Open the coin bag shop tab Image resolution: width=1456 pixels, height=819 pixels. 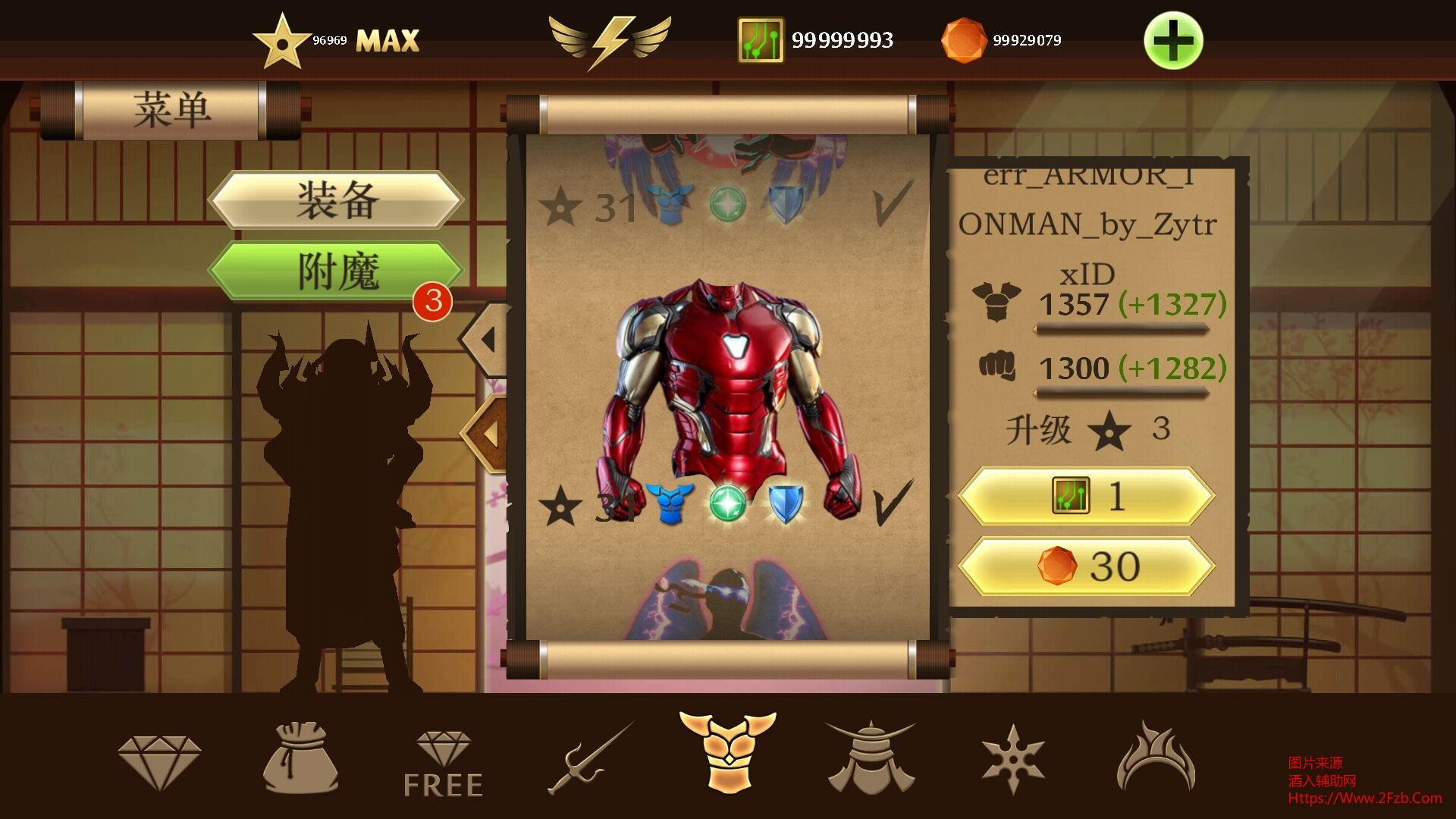[300, 758]
